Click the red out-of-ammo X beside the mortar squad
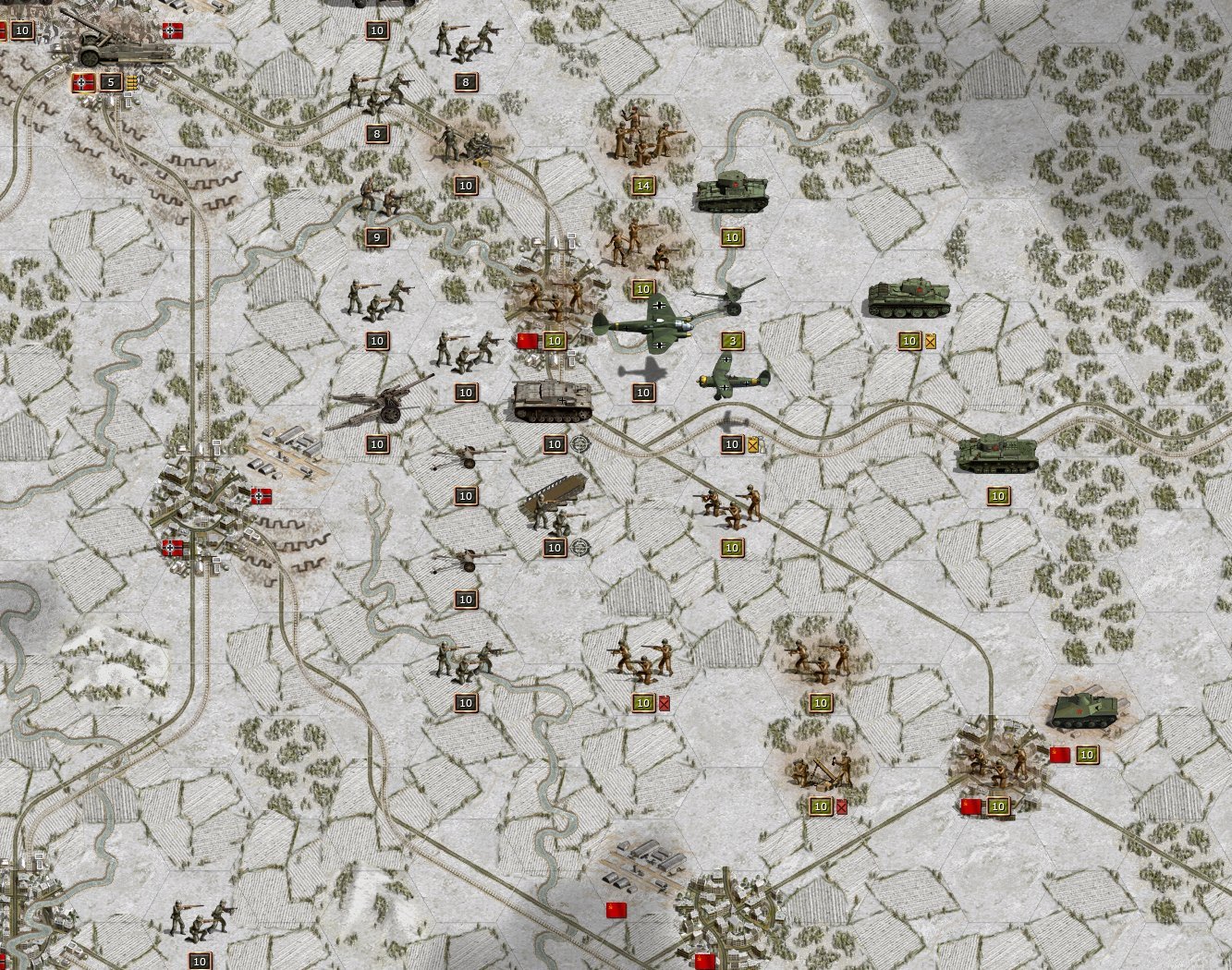The image size is (1232, 970). [x=841, y=806]
